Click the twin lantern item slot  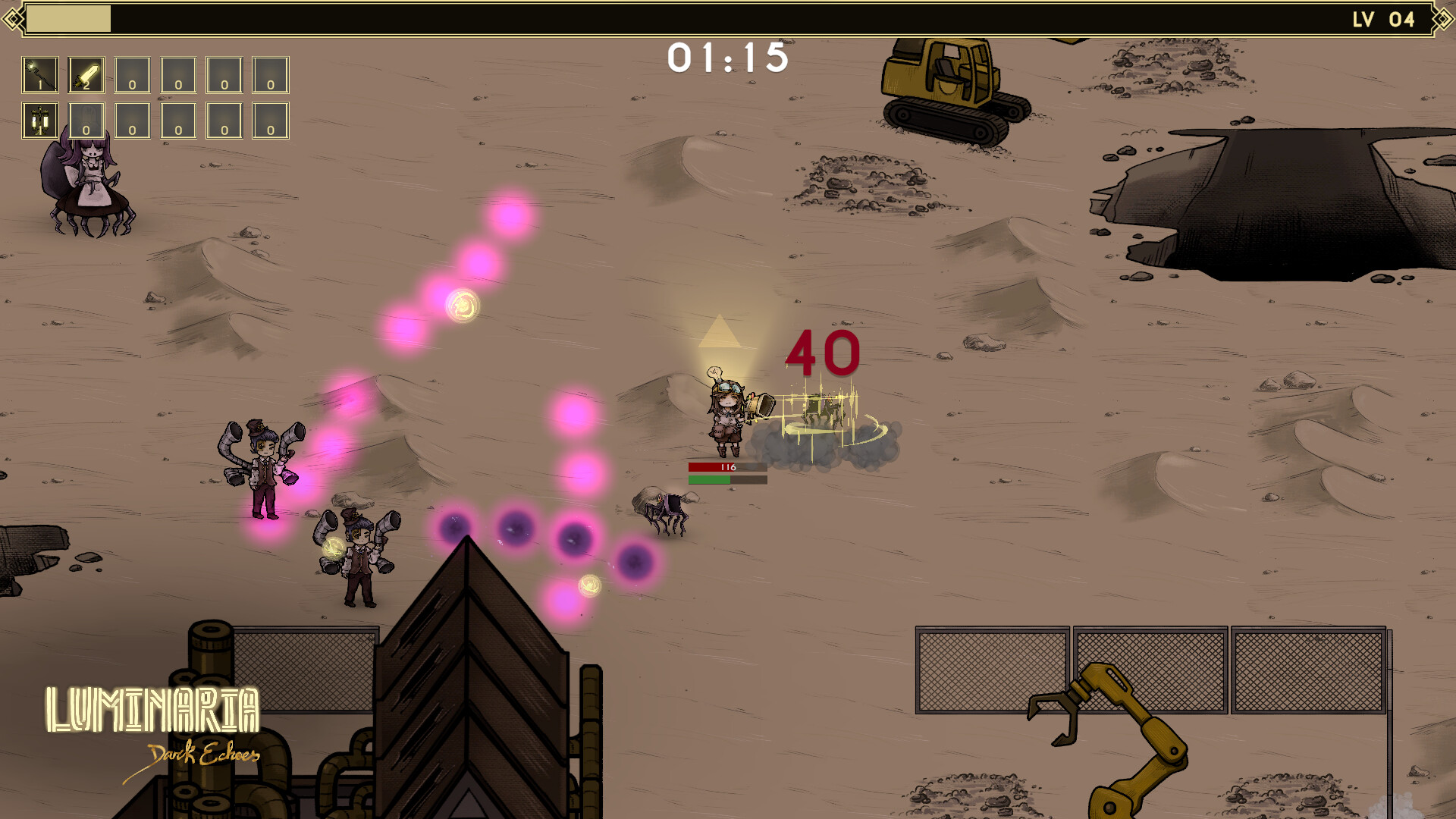pos(39,121)
